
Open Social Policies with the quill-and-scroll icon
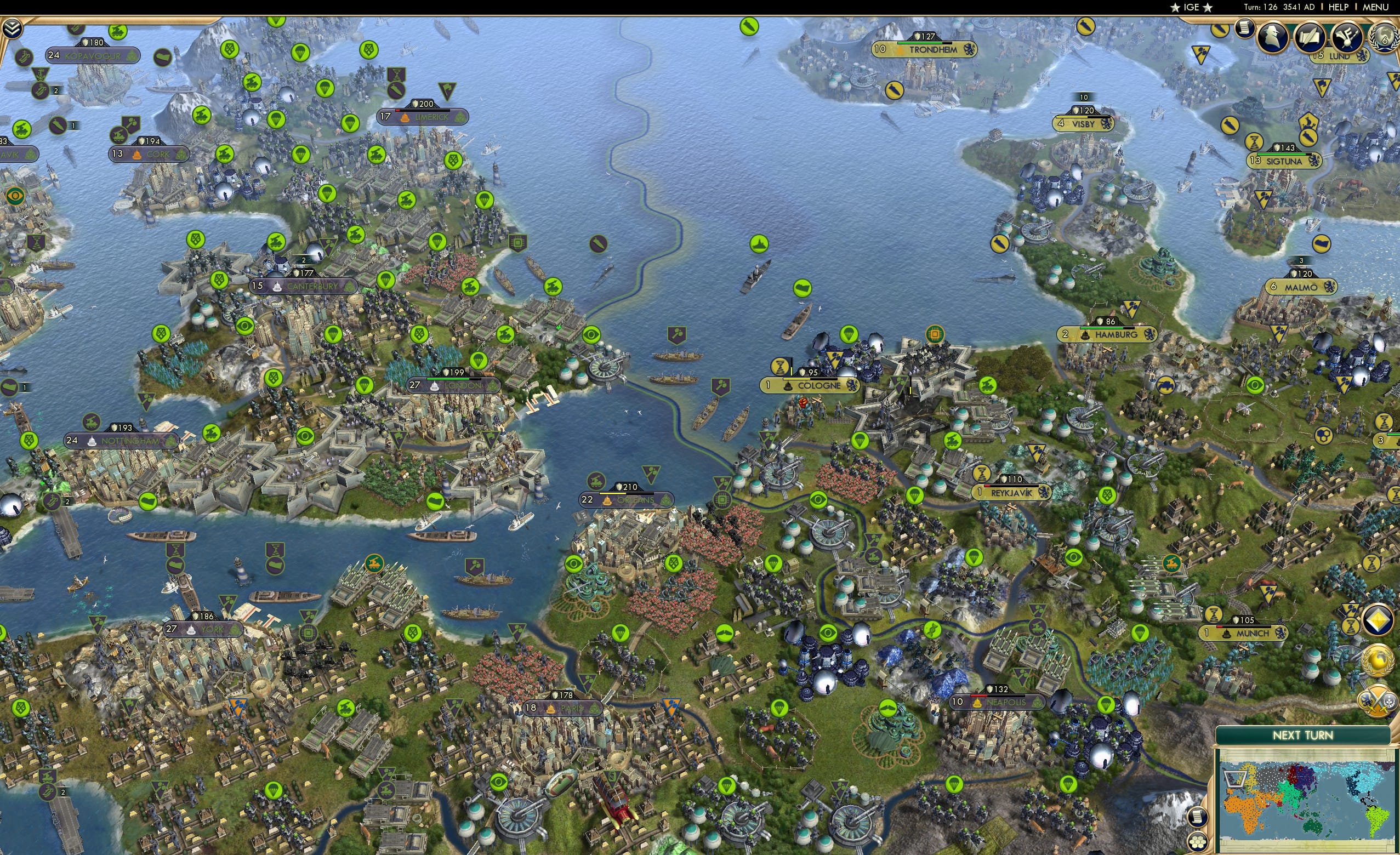1310,38
